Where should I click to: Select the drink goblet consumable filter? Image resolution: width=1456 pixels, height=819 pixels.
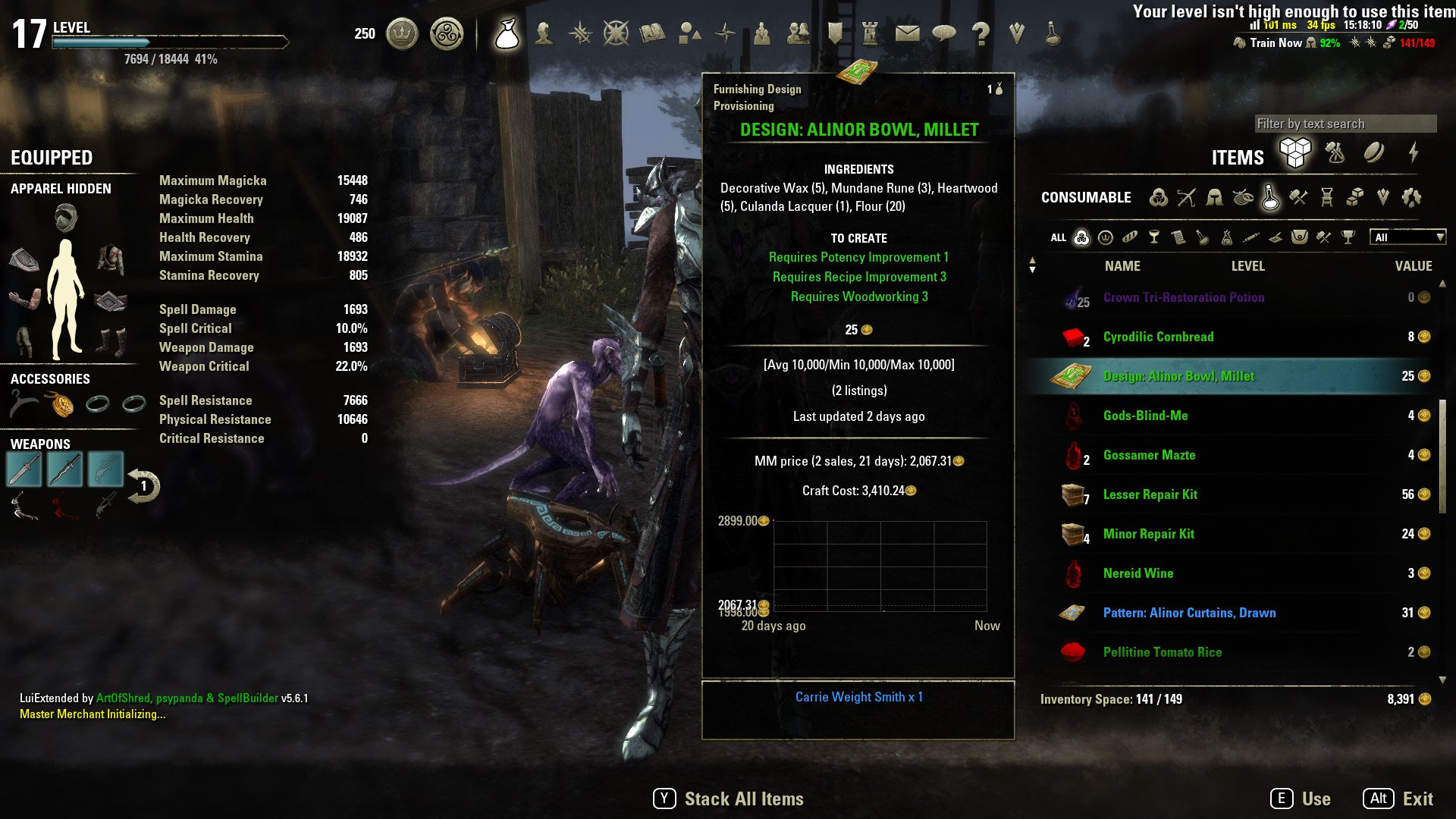1154,237
